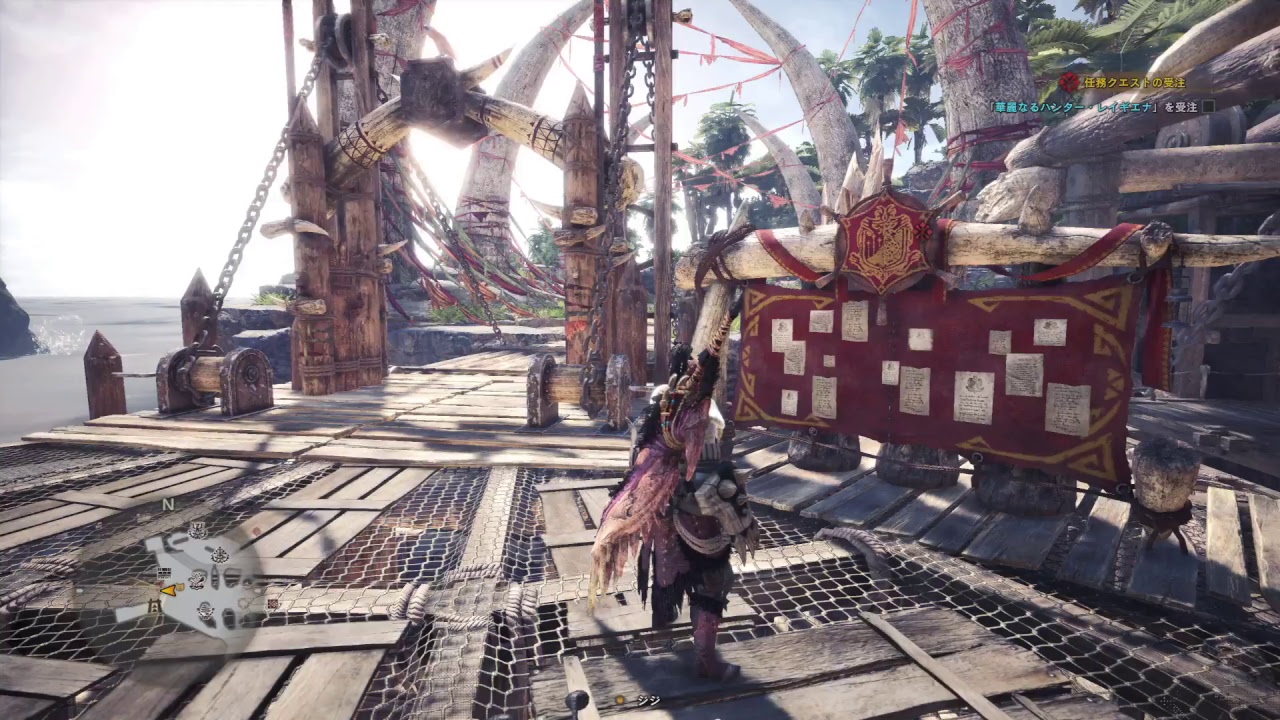Tick the objective checkbox beside を受注
Viewport: 1280px width, 720px height.
pyautogui.click(x=1208, y=106)
